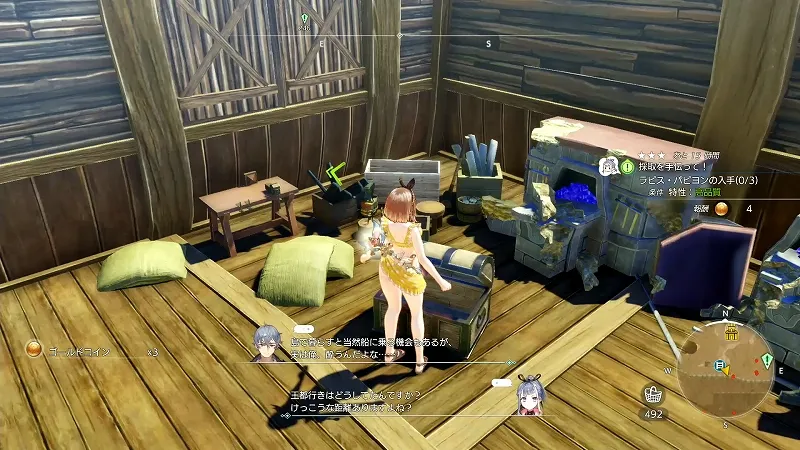Open the circular minimap
The image size is (800, 450).
click(x=725, y=368)
